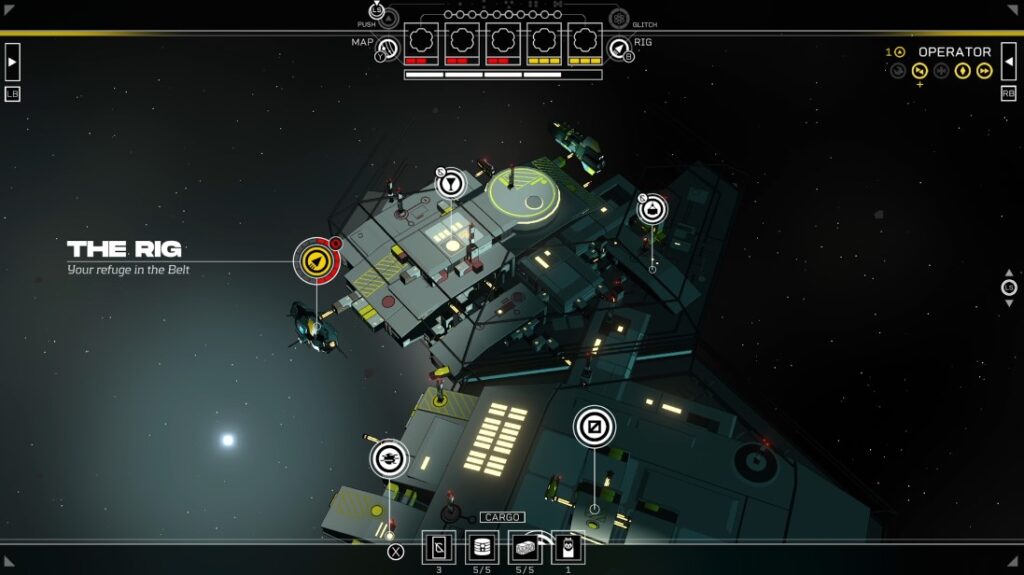The width and height of the screenshot is (1024, 575).
Task: Open the Map from the planet icon
Action: click(x=387, y=47)
